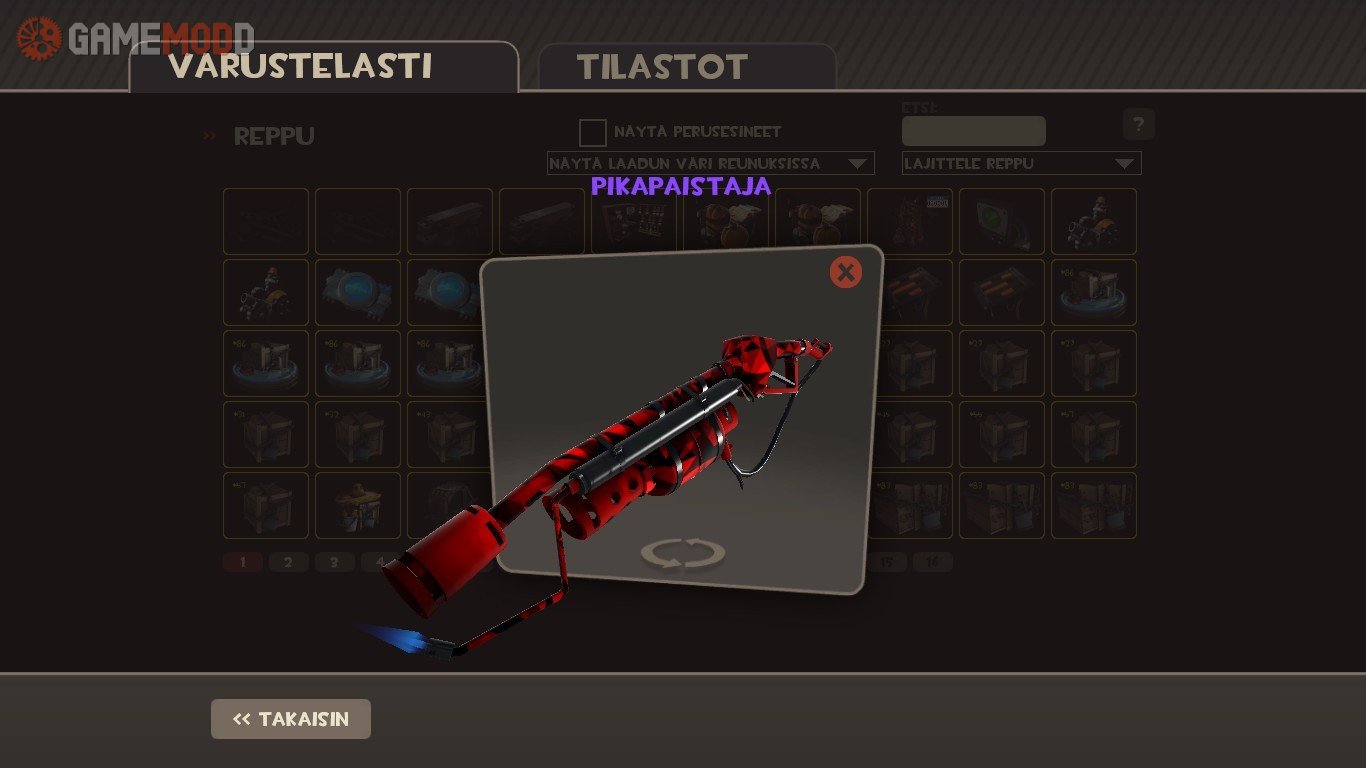This screenshot has height=768, width=1366.
Task: Open the Lajittele reppu sorting dropdown
Action: point(1021,163)
